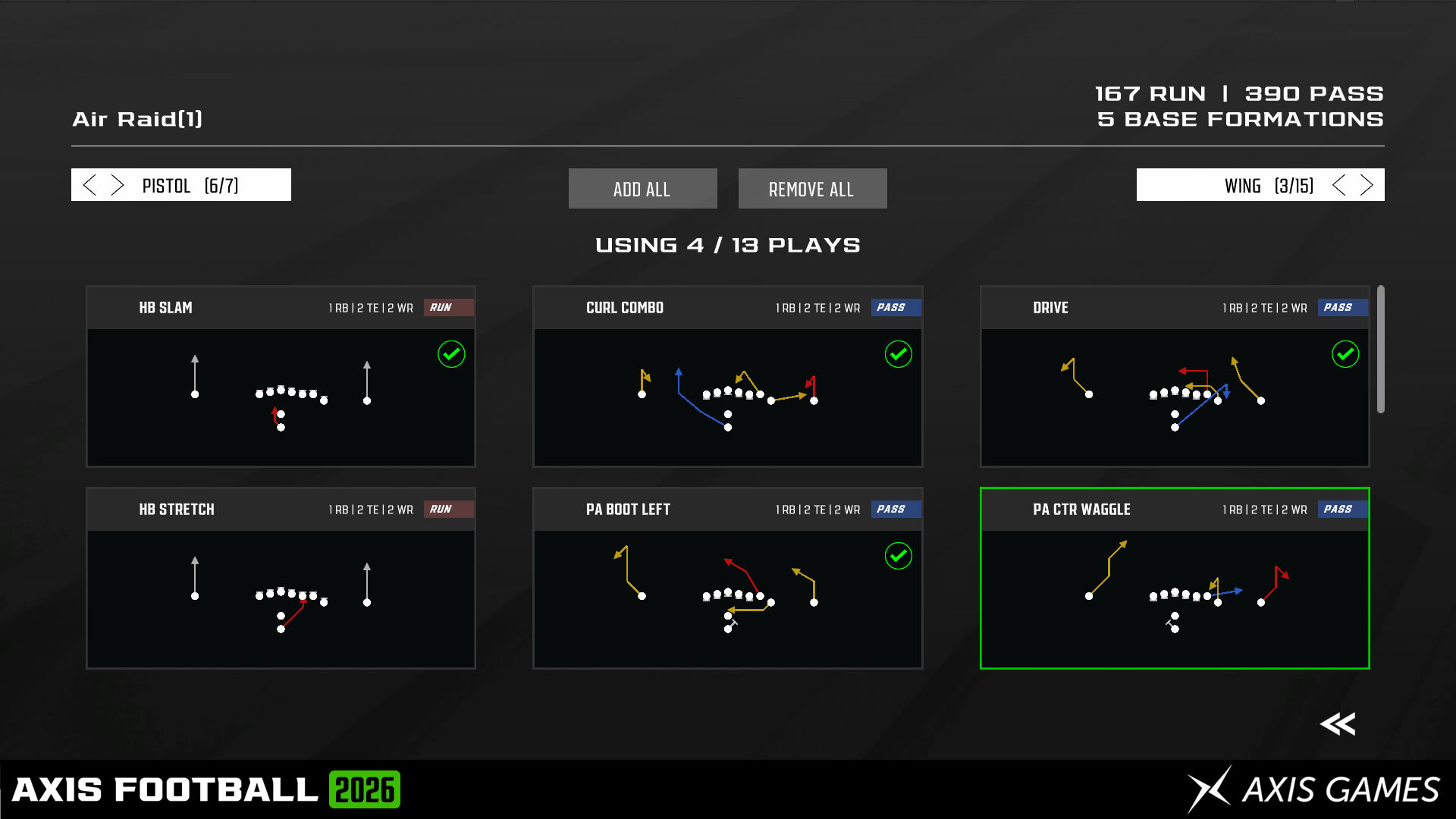Click the PASS badge on PA CTR WAGGLE

tap(1339, 510)
